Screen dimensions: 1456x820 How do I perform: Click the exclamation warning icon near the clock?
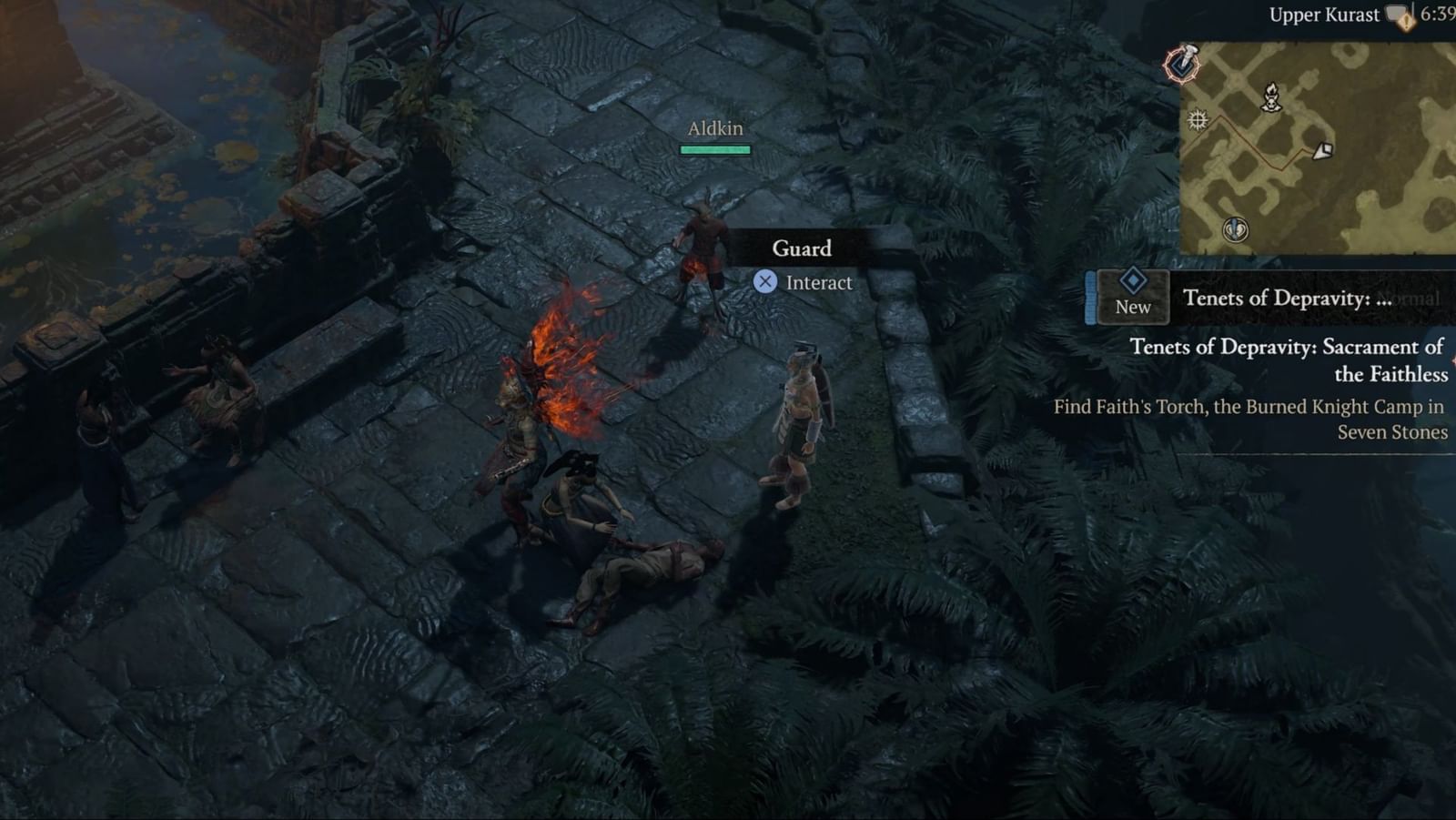tap(1406, 22)
